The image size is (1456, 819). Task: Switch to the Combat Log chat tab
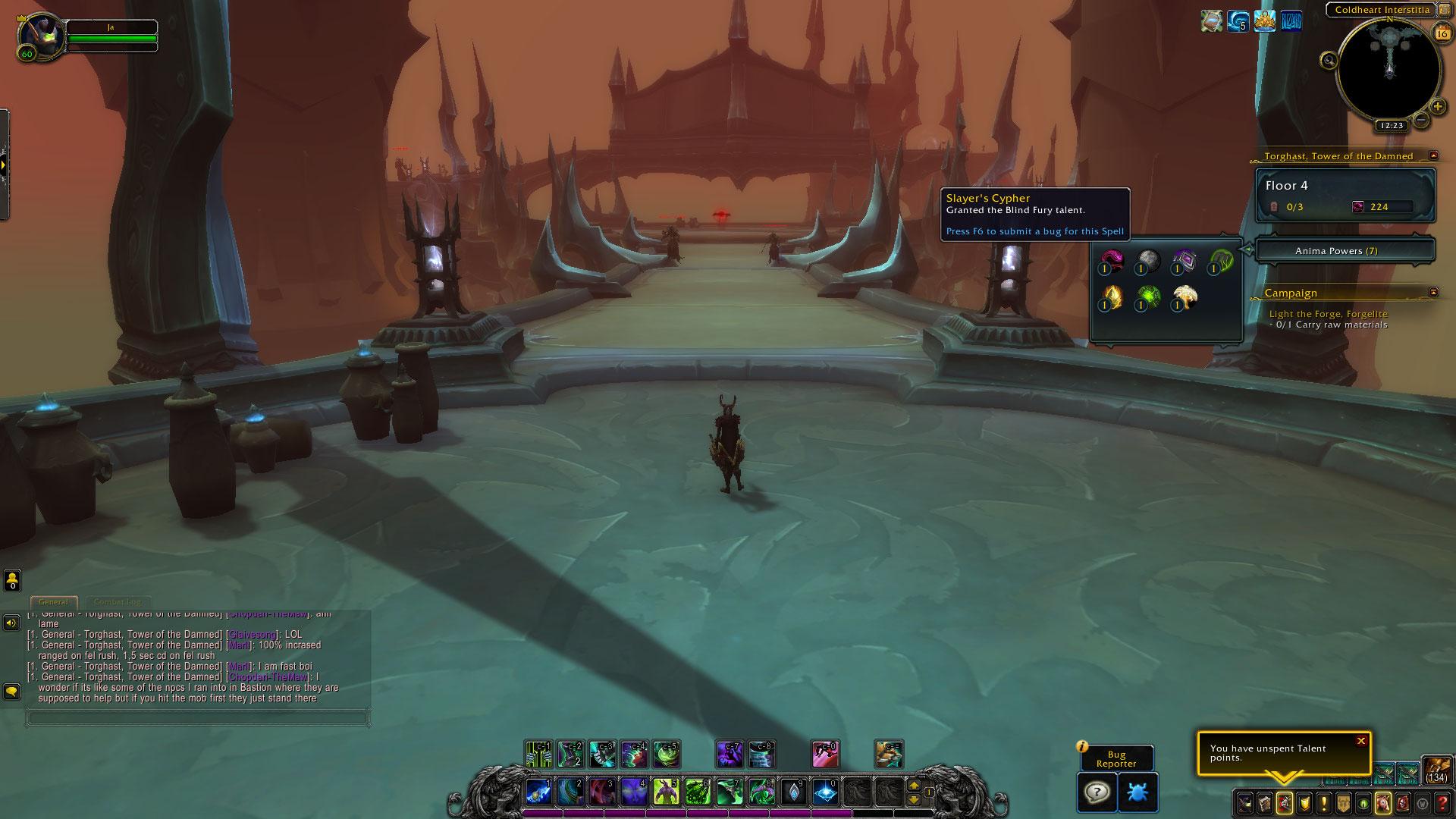click(117, 602)
